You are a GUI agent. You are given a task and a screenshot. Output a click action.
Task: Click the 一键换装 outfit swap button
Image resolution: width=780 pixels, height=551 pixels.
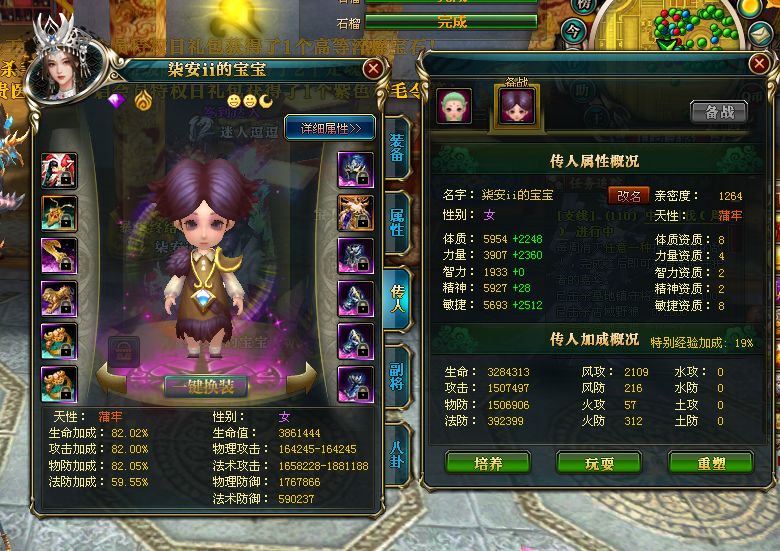[206, 385]
